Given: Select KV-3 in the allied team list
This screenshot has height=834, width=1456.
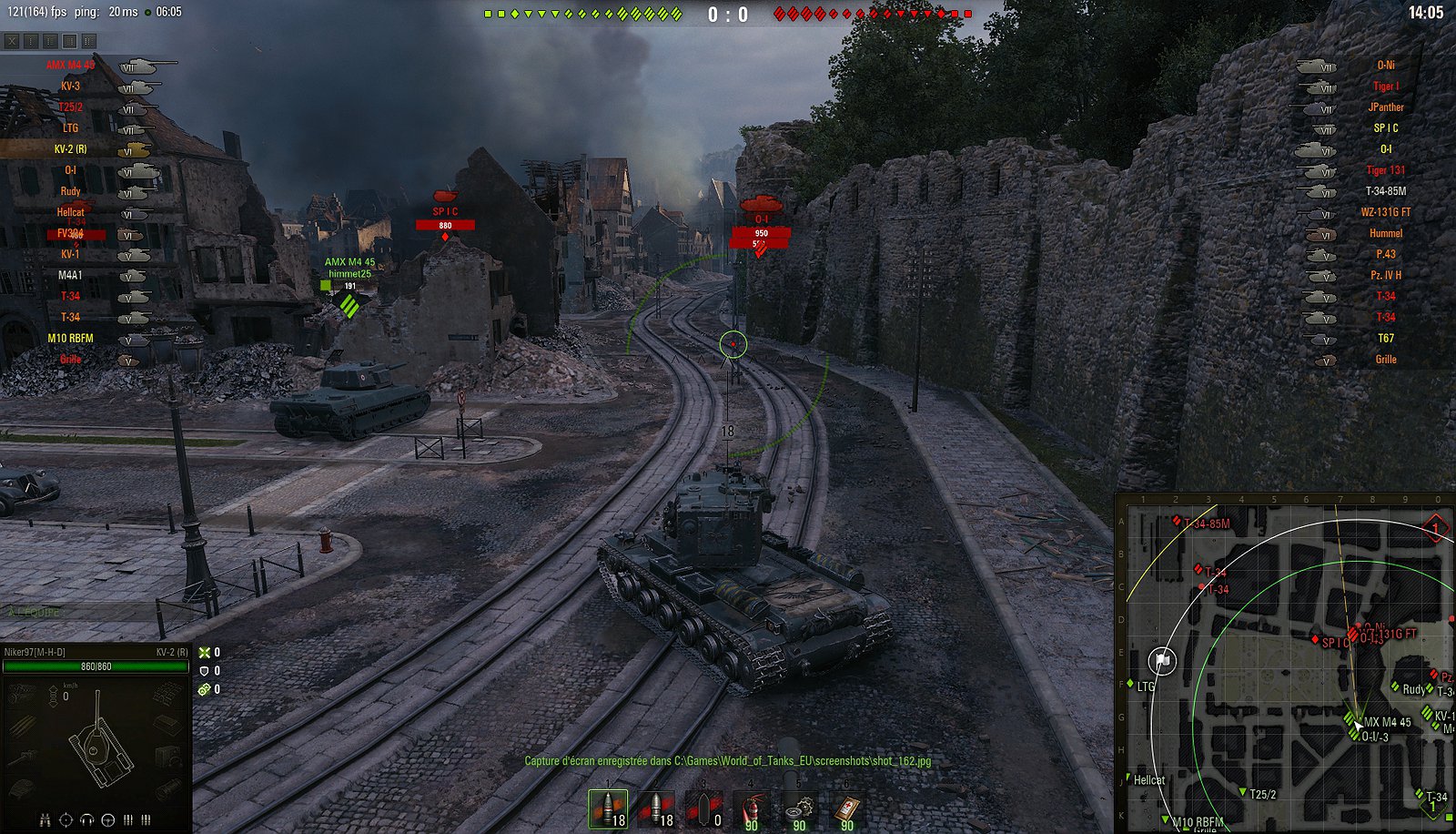Looking at the screenshot, I should tap(70, 86).
